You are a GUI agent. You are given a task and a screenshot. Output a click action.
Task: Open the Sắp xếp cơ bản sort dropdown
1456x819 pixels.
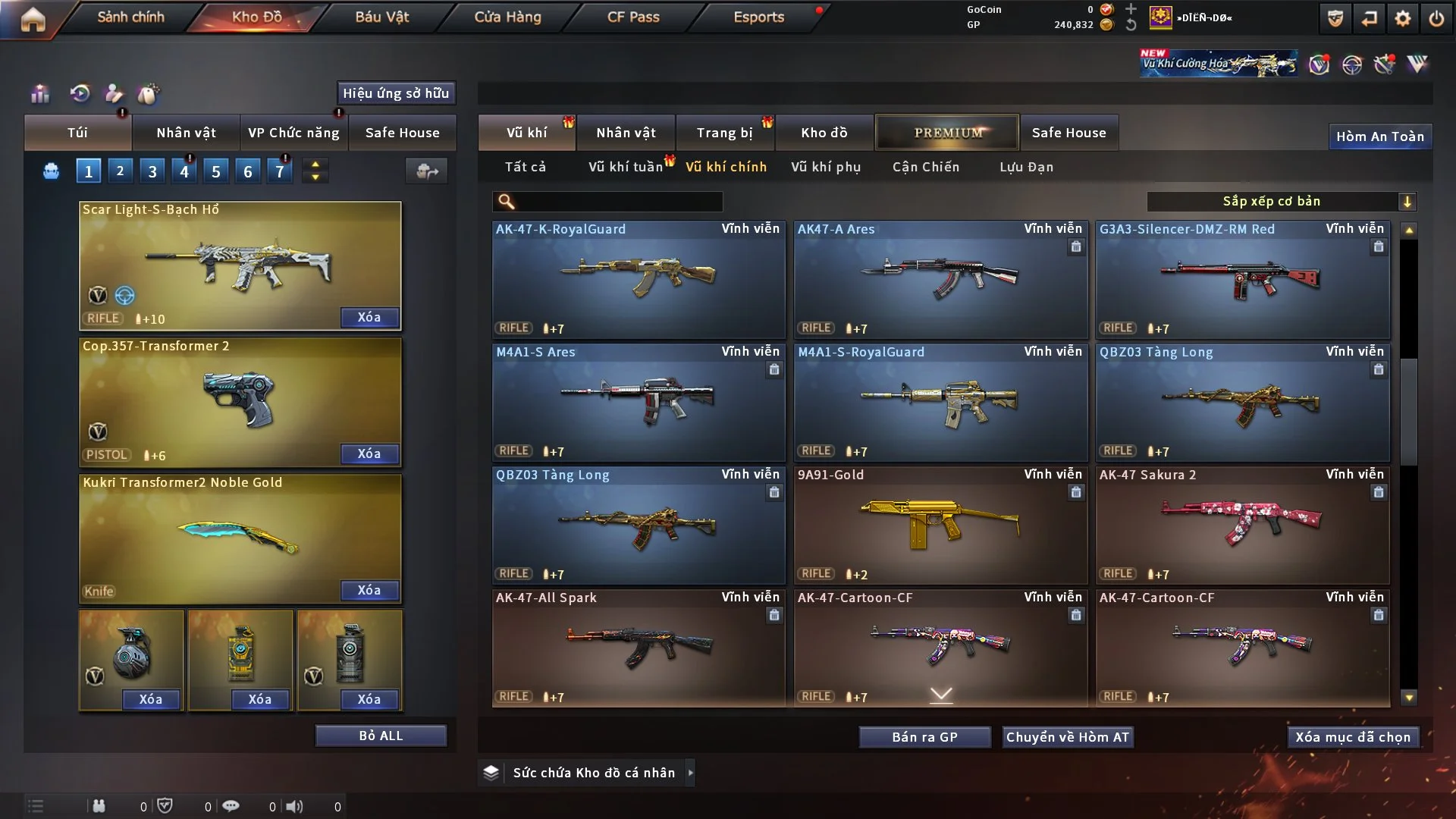click(x=1280, y=201)
